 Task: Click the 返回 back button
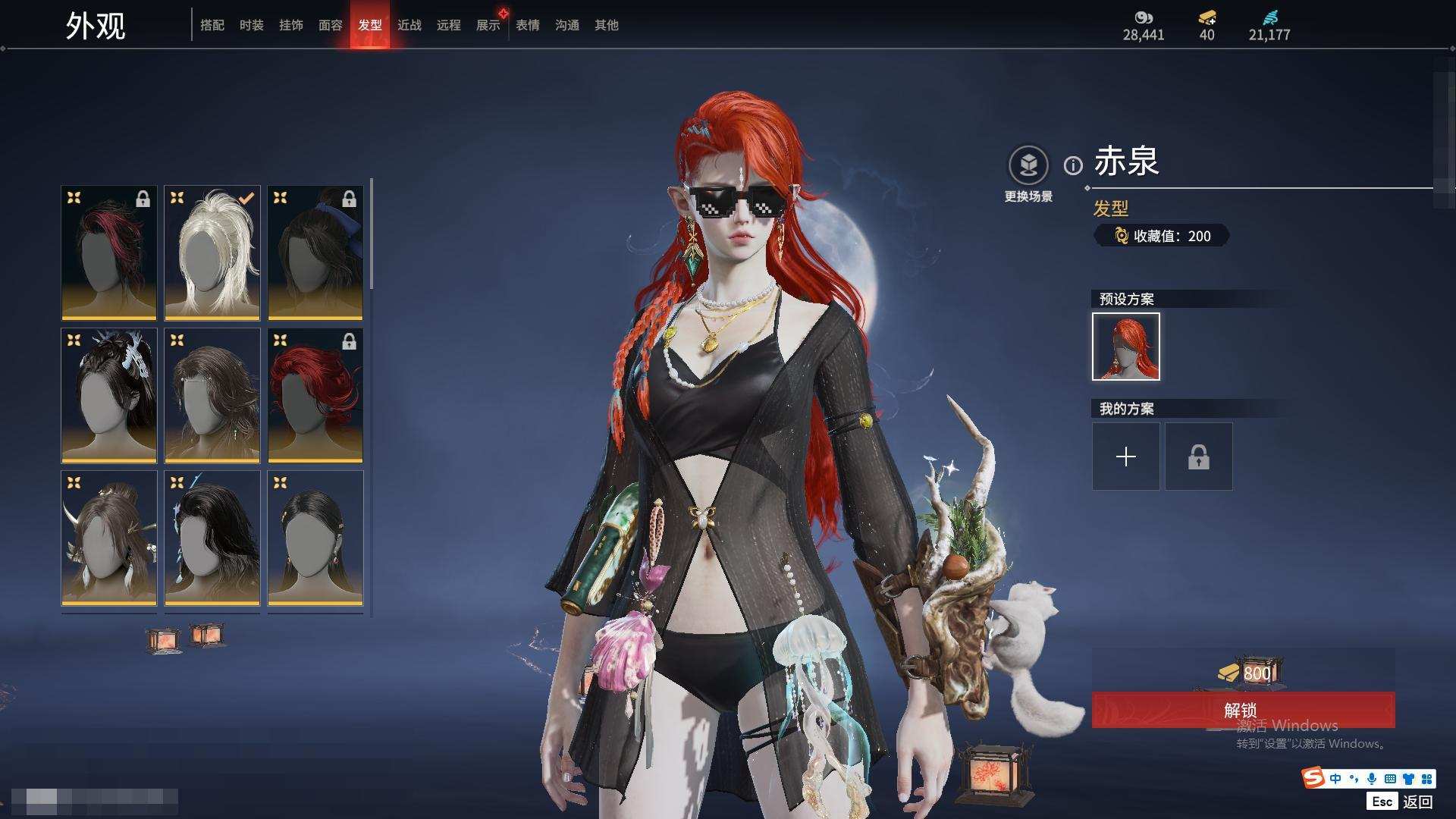pos(1417,802)
